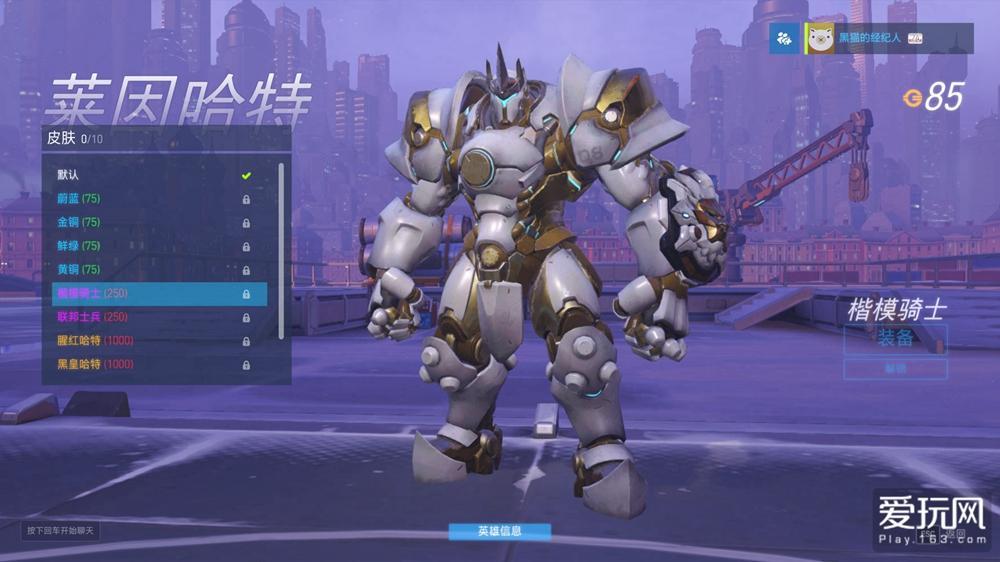Click the chat prompt box
Image resolution: width=1000 pixels, height=562 pixels.
coord(62,530)
